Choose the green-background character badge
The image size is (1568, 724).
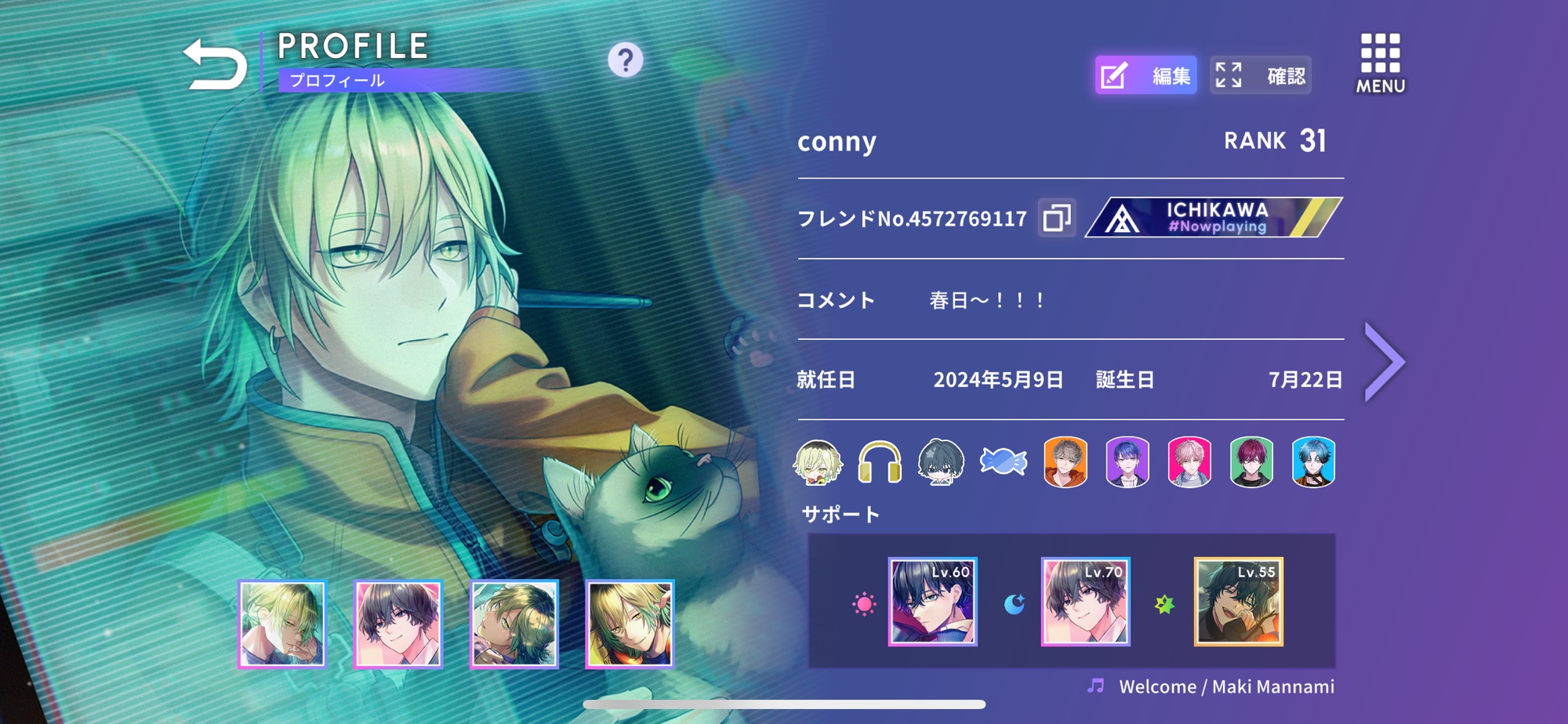click(1251, 462)
